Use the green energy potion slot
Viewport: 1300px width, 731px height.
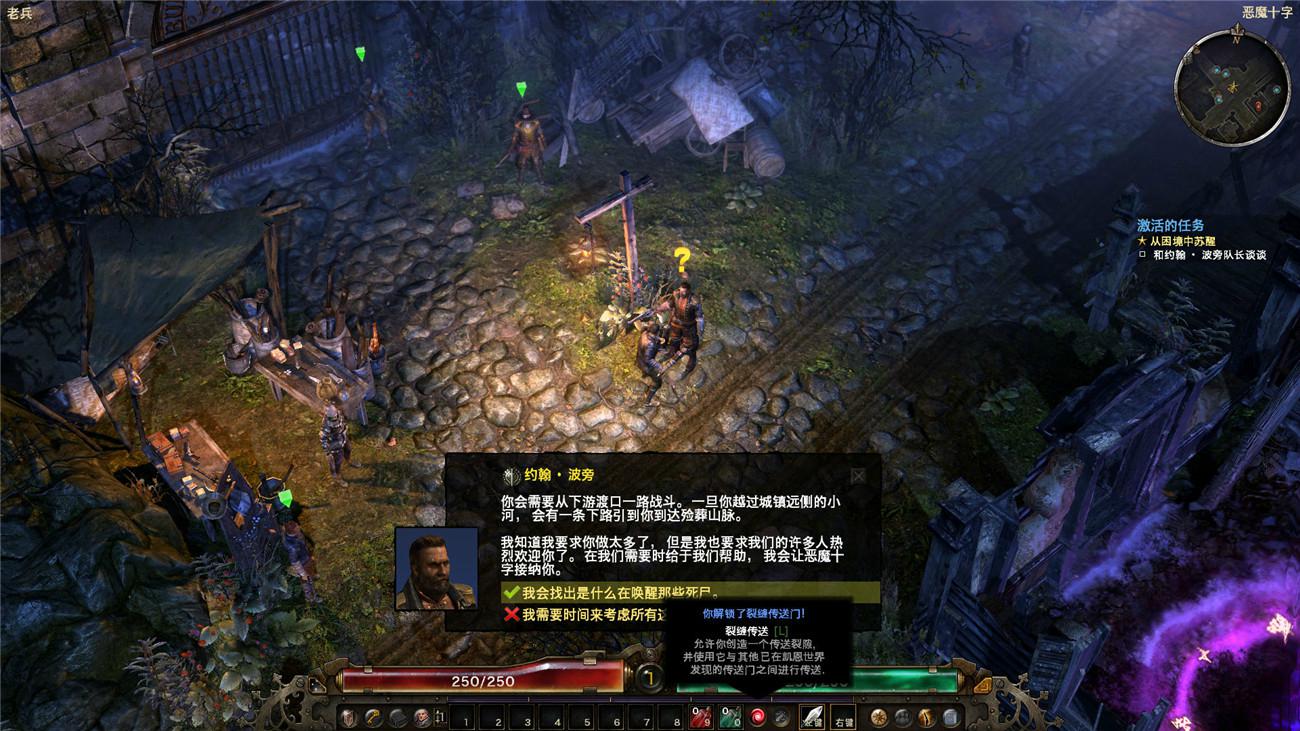click(731, 717)
